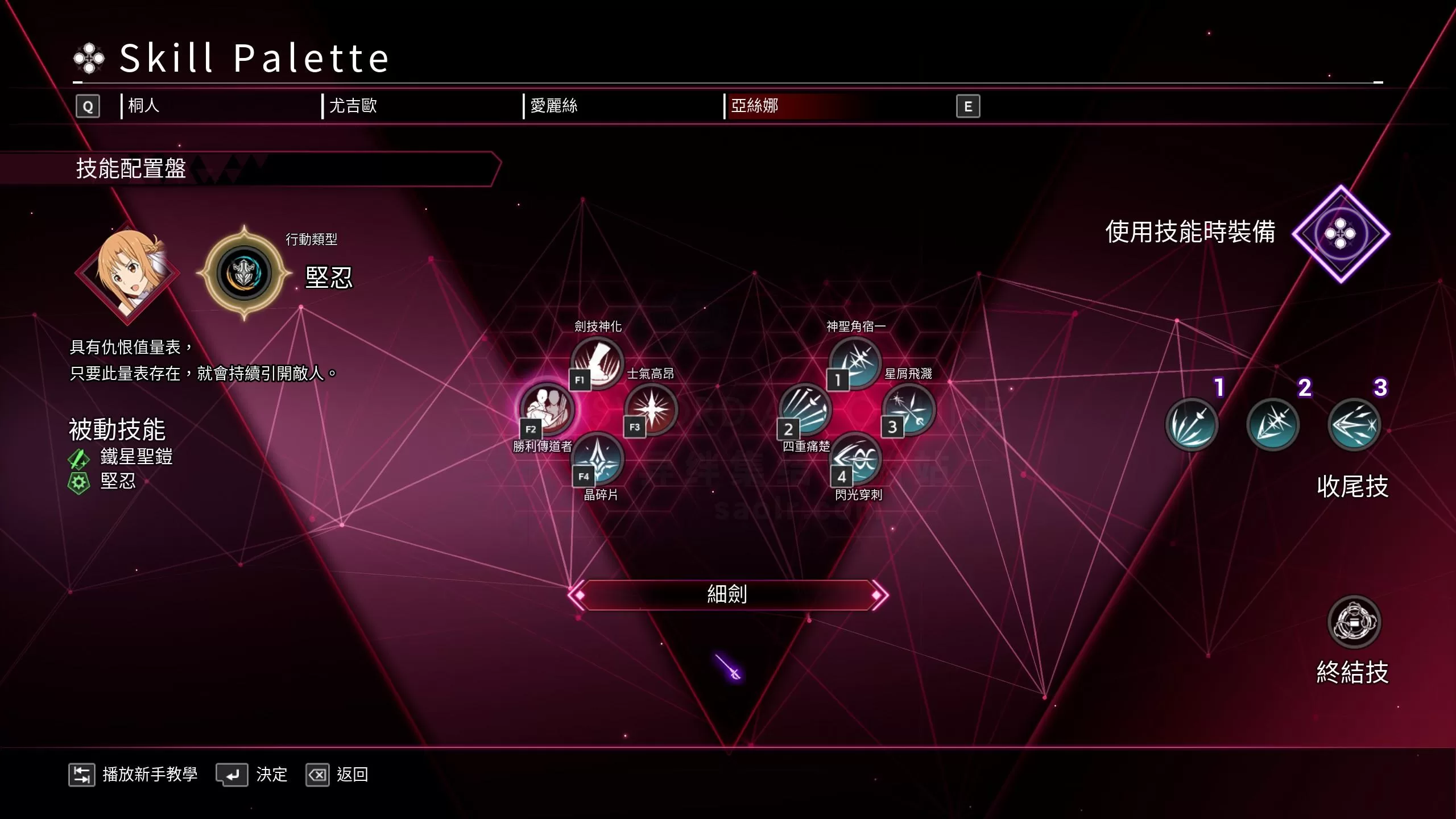Select the 士氣高昂 skill icon
Image resolution: width=1456 pixels, height=819 pixels.
tap(651, 408)
